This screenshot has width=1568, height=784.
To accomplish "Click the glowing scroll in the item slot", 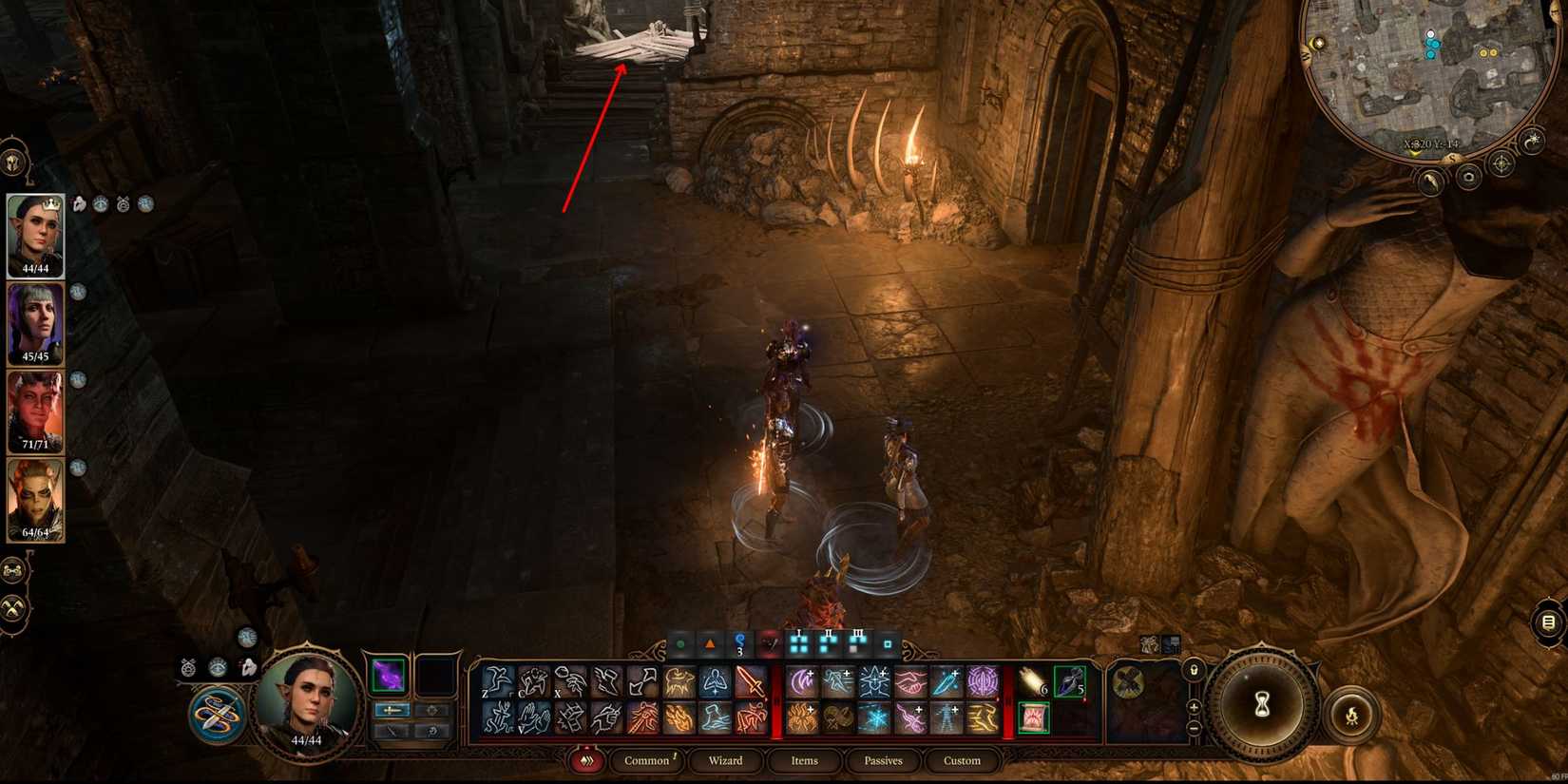I will 1034,718.
